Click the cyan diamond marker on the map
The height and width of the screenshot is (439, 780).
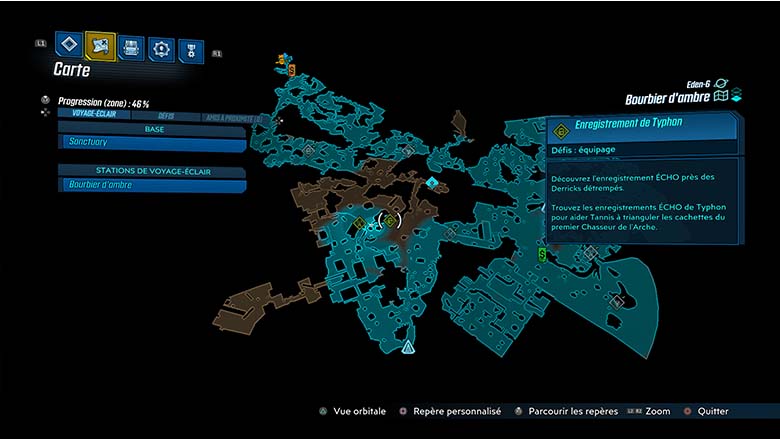pos(431,183)
